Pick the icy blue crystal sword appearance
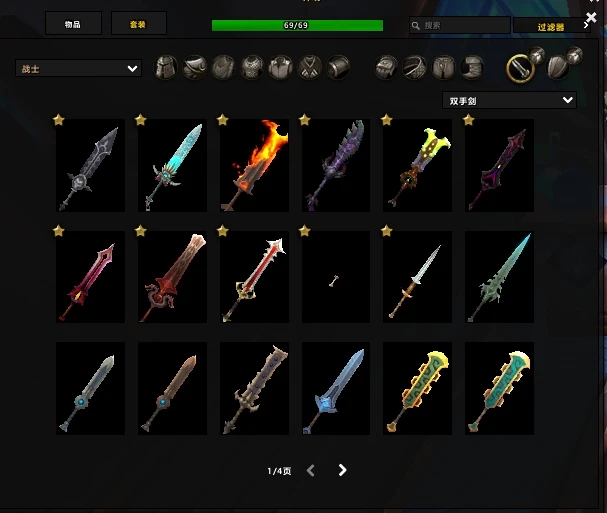 click(172, 165)
